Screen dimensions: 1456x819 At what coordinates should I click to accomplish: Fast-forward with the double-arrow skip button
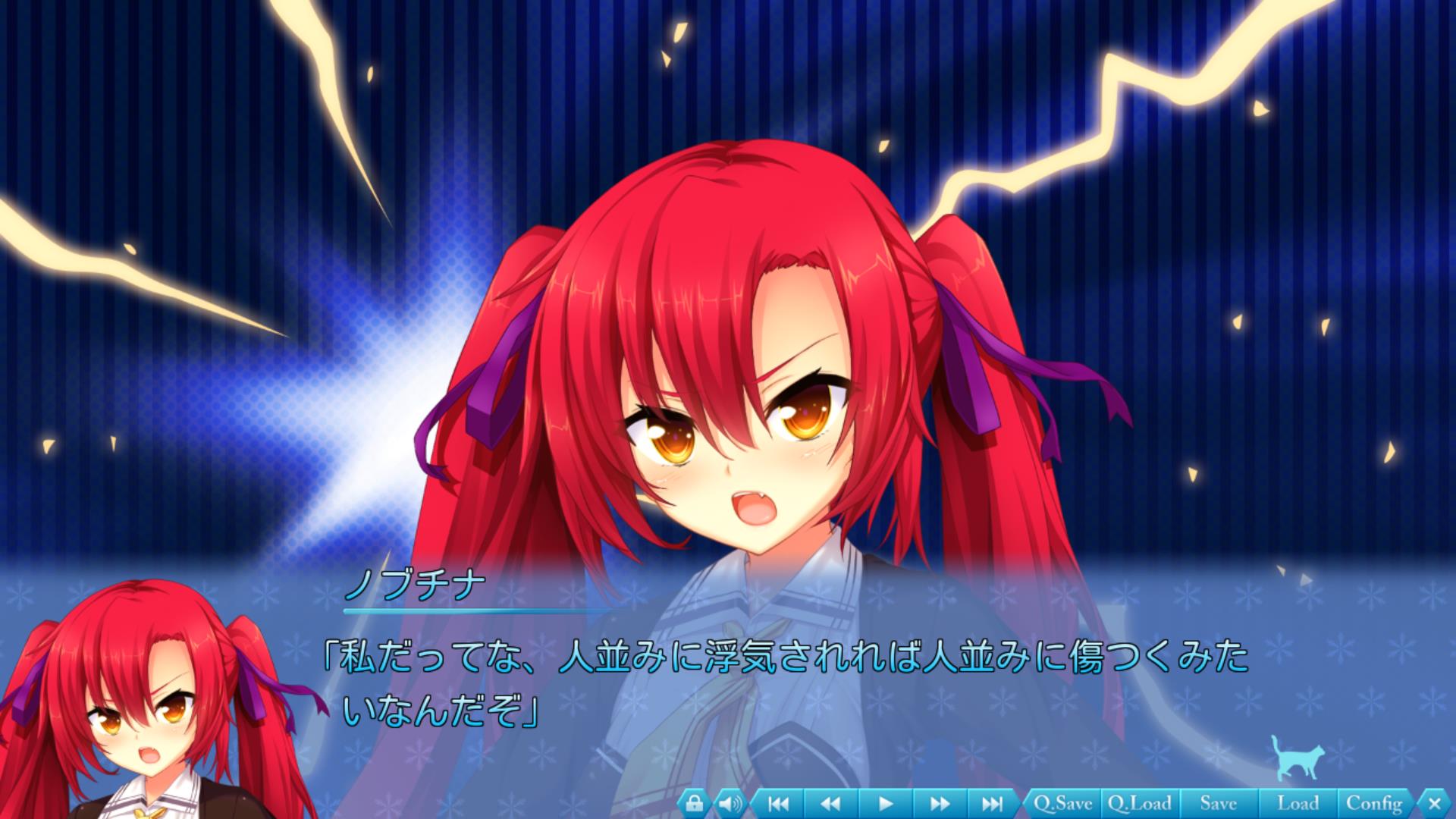[939, 803]
